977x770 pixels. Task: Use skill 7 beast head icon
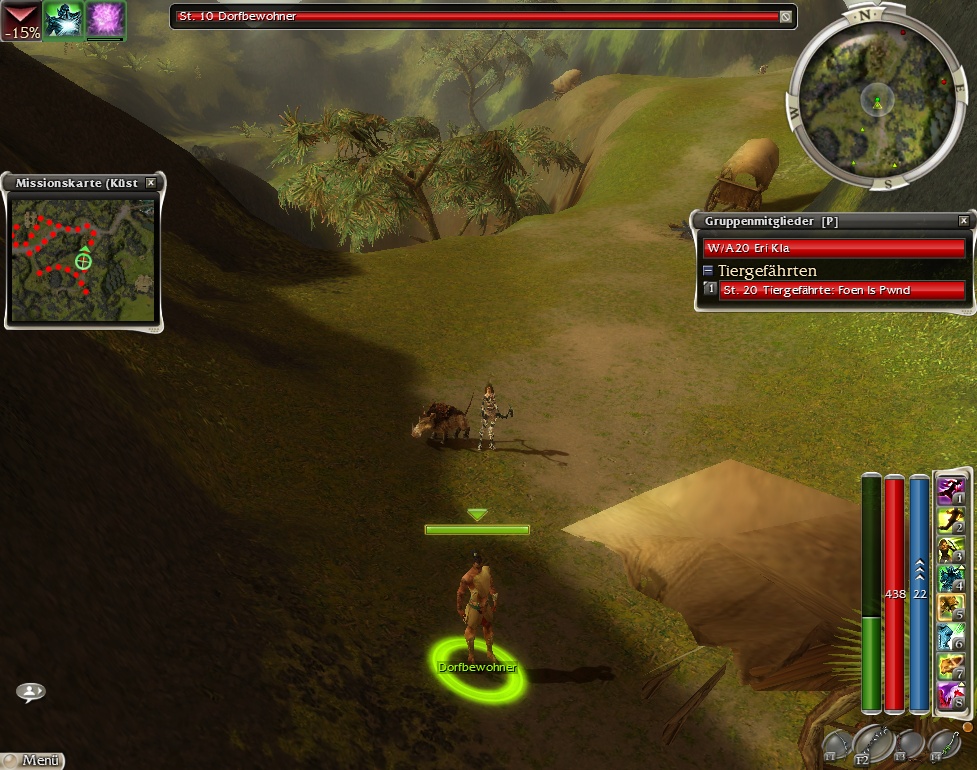coord(952,665)
